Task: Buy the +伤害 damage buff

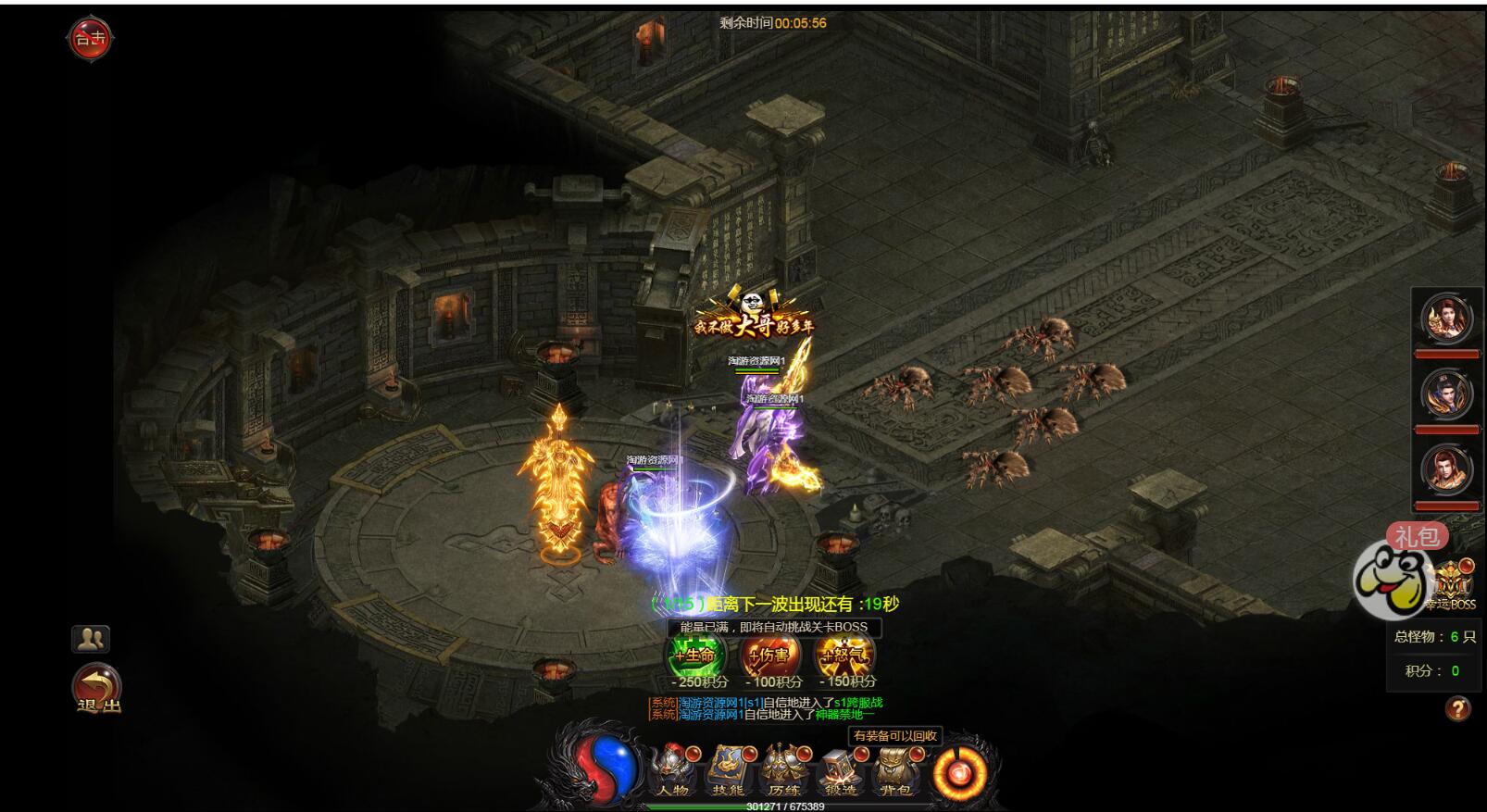Action: [x=771, y=656]
